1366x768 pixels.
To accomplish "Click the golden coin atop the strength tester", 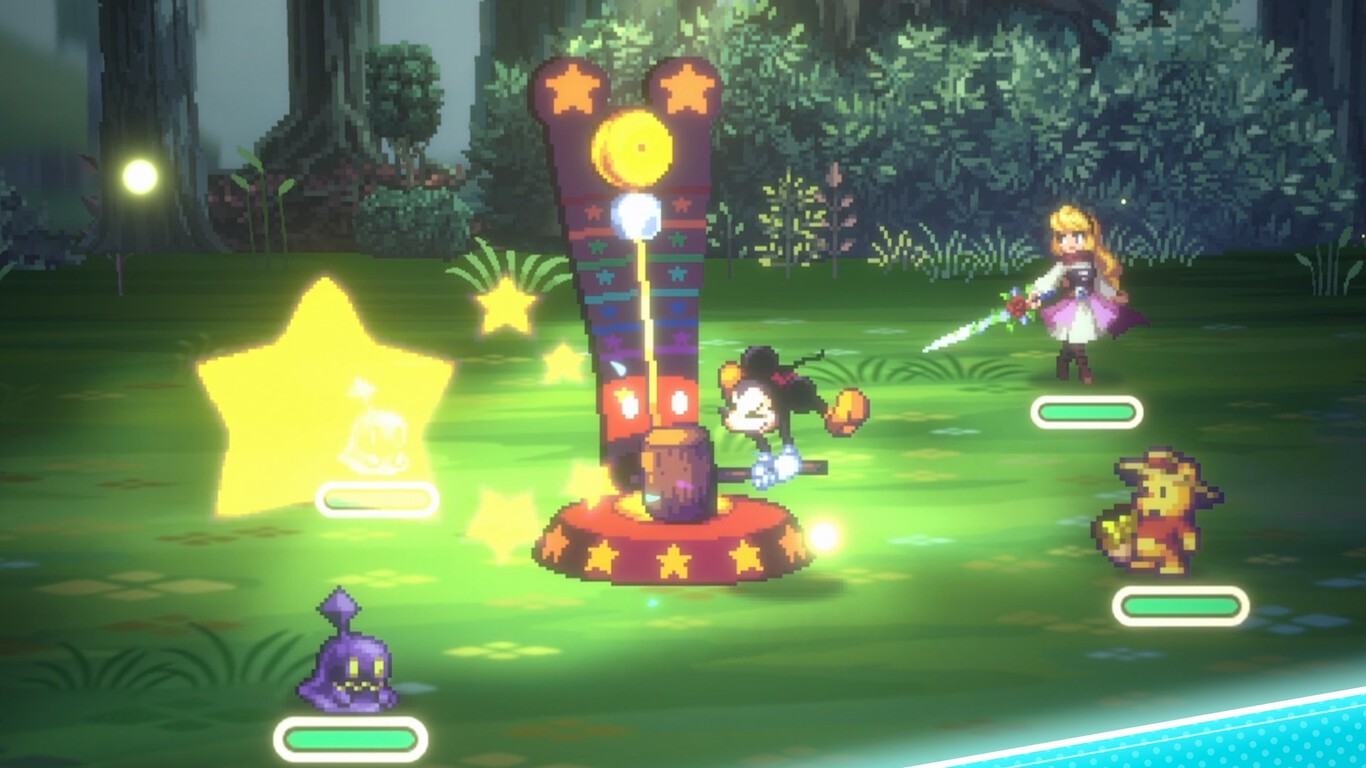I will pyautogui.click(x=630, y=145).
